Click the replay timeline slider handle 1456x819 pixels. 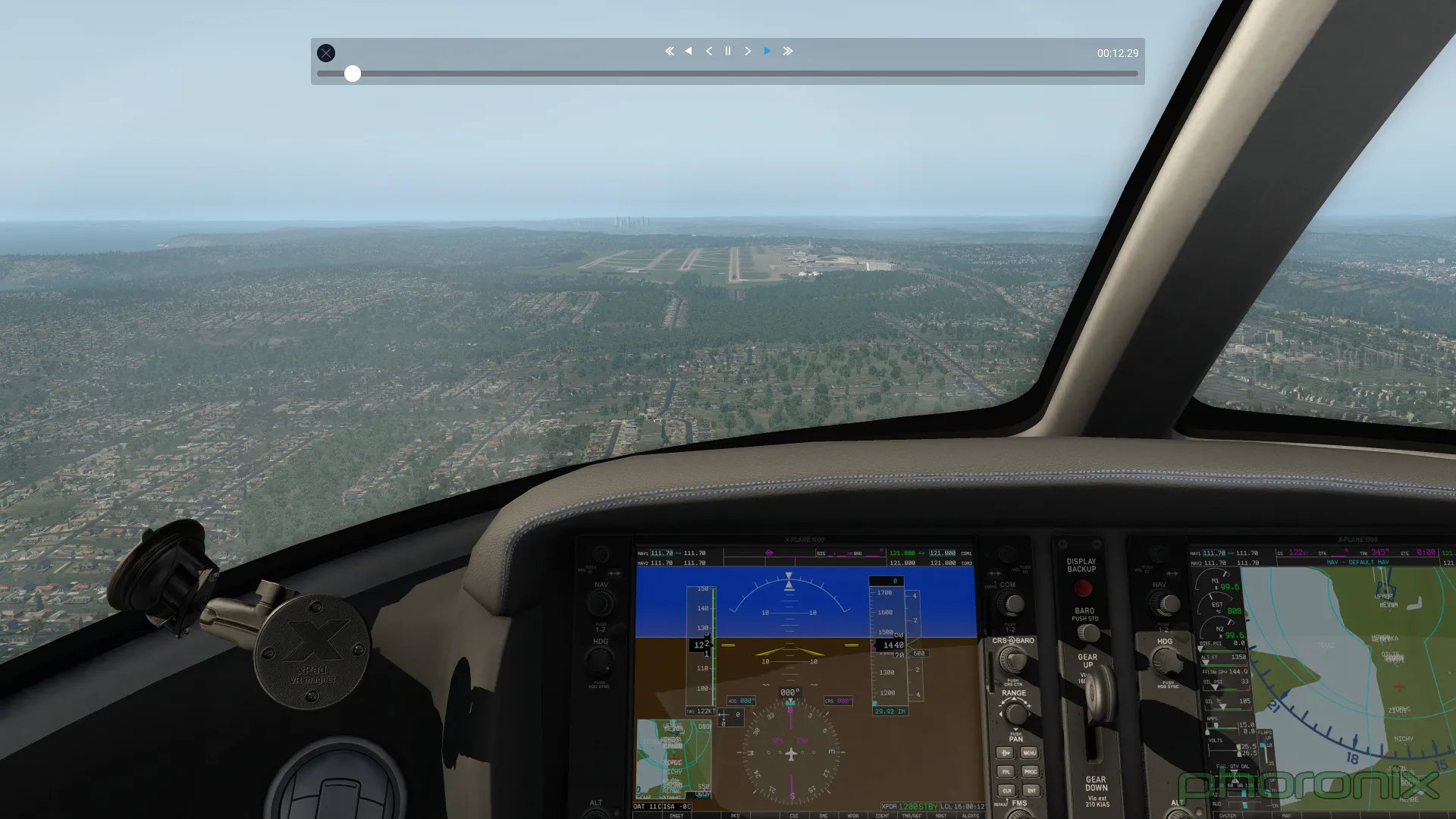pos(353,74)
